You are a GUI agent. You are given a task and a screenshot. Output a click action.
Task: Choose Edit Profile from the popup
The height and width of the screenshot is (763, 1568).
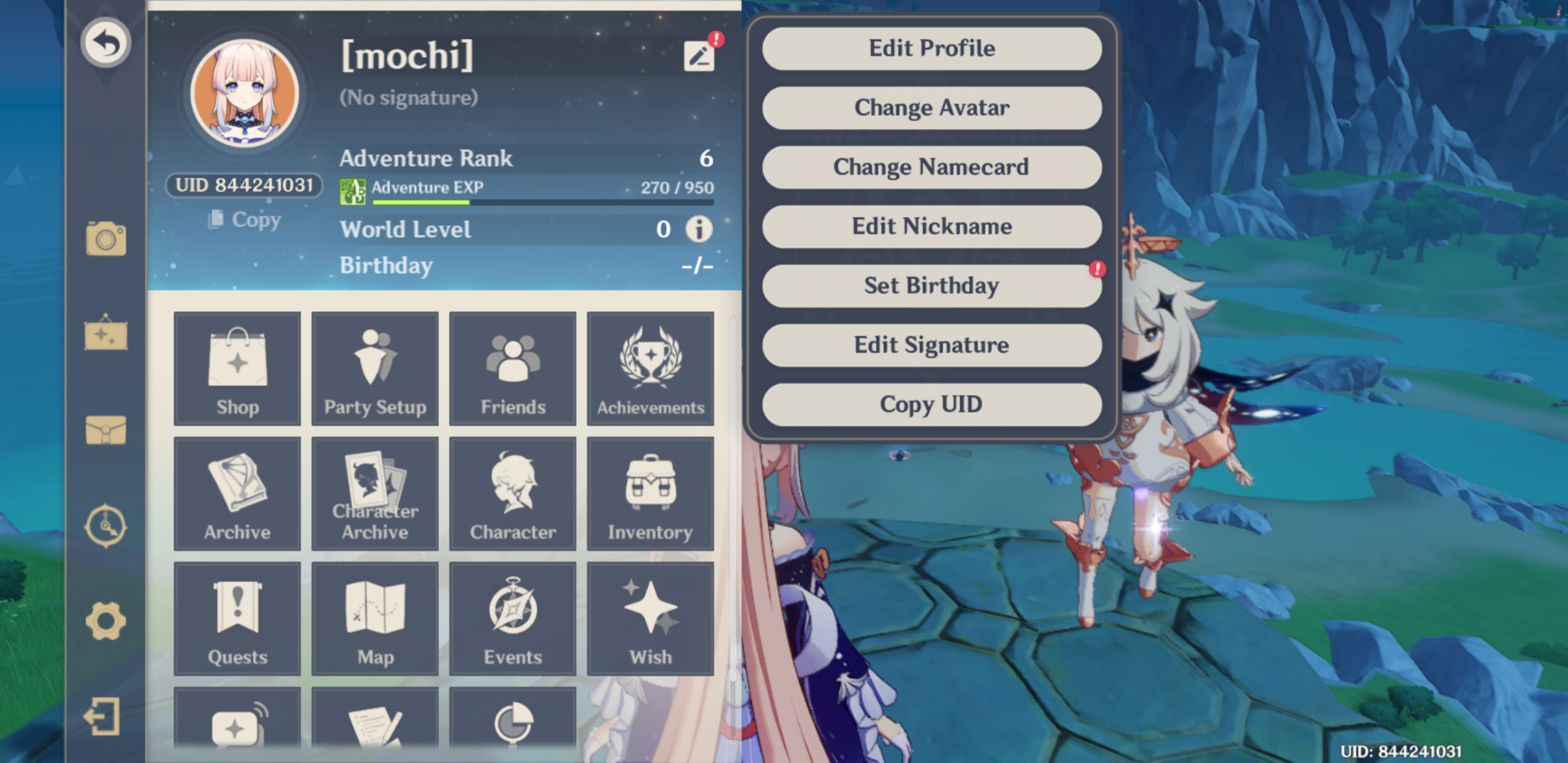point(931,48)
